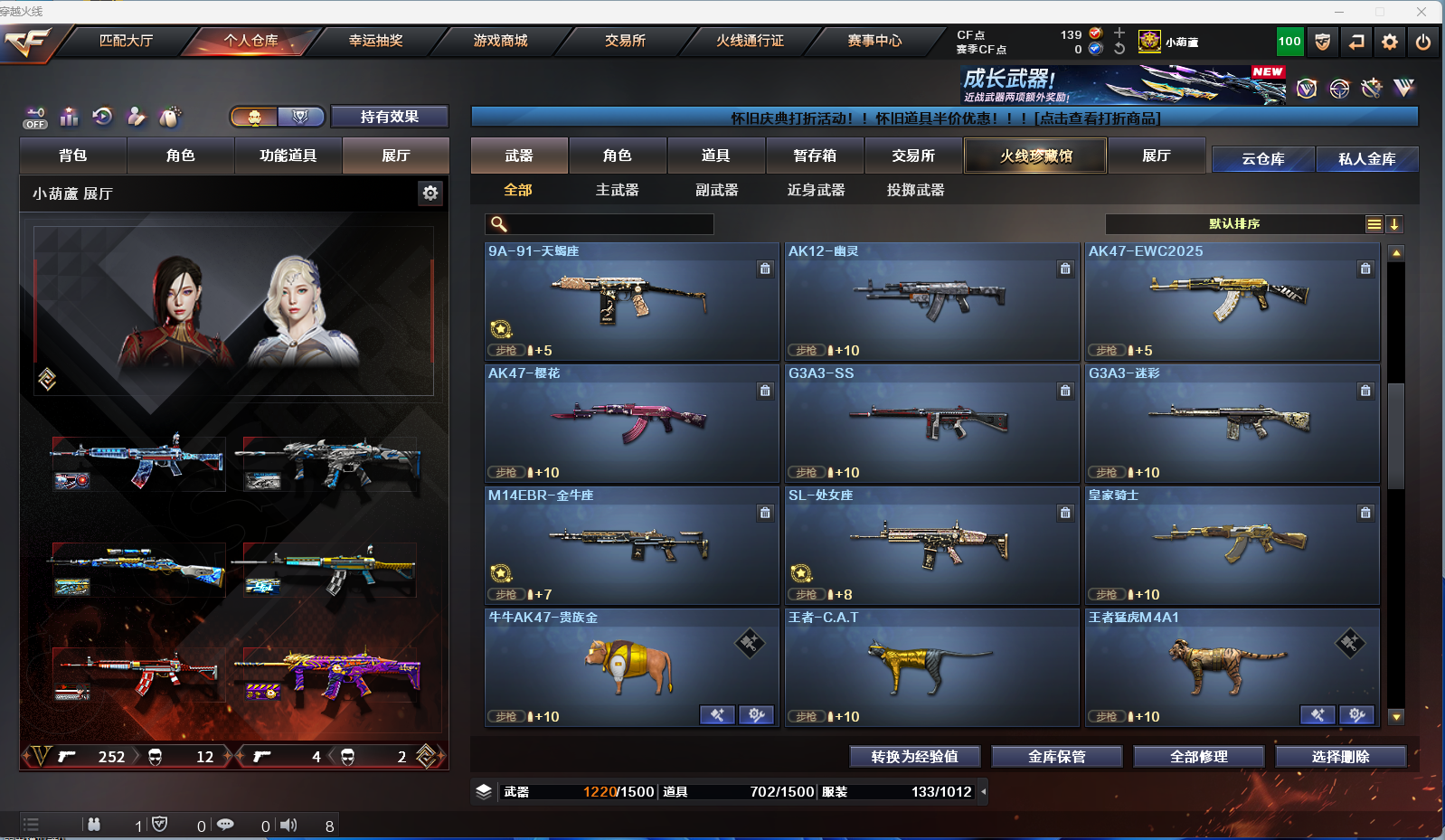Viewport: 1445px width, 840px height.
Task: Repair all with 全部修理
Action: coord(1198,757)
